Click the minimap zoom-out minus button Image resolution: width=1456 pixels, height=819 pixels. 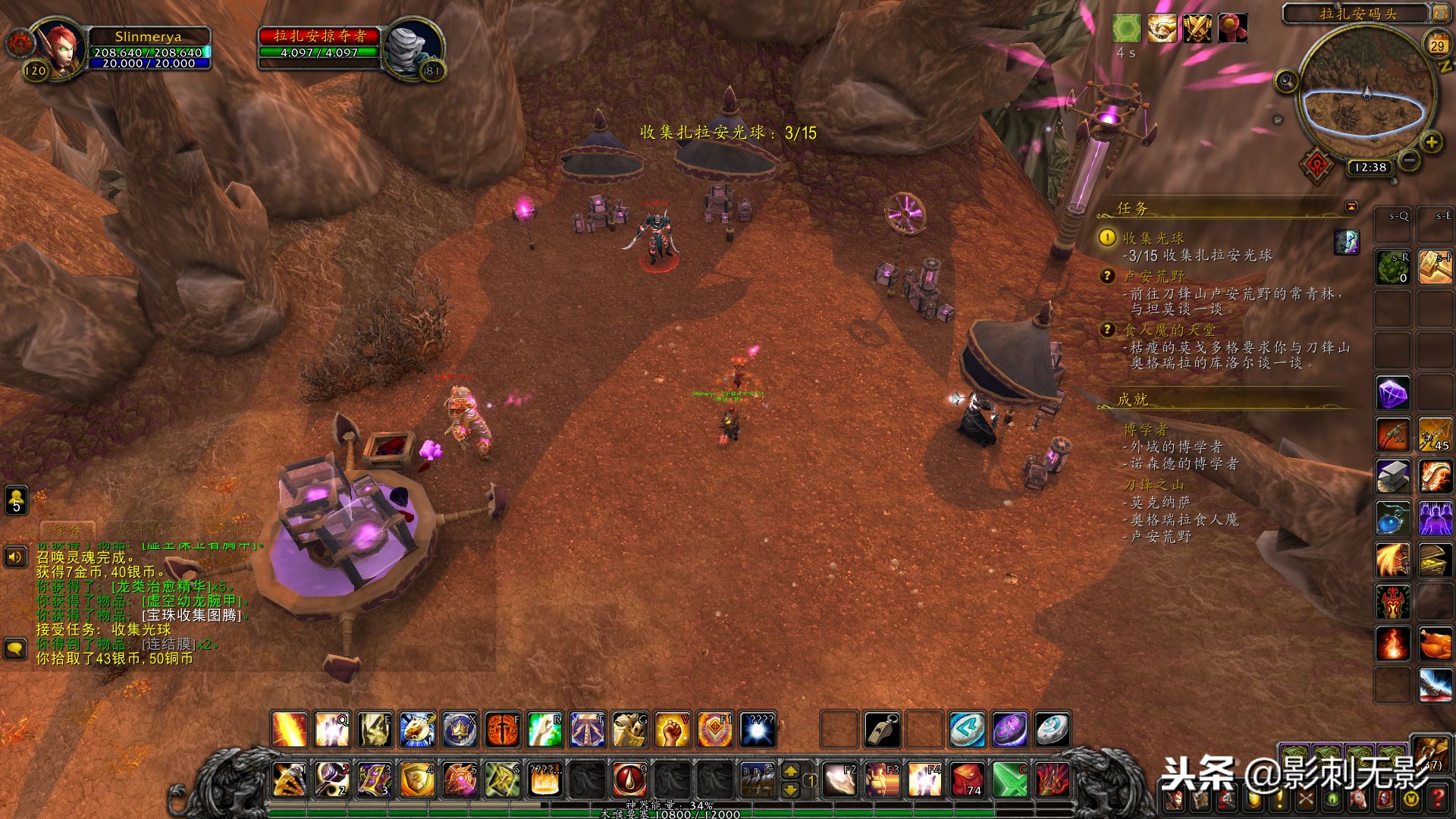pos(1409,160)
